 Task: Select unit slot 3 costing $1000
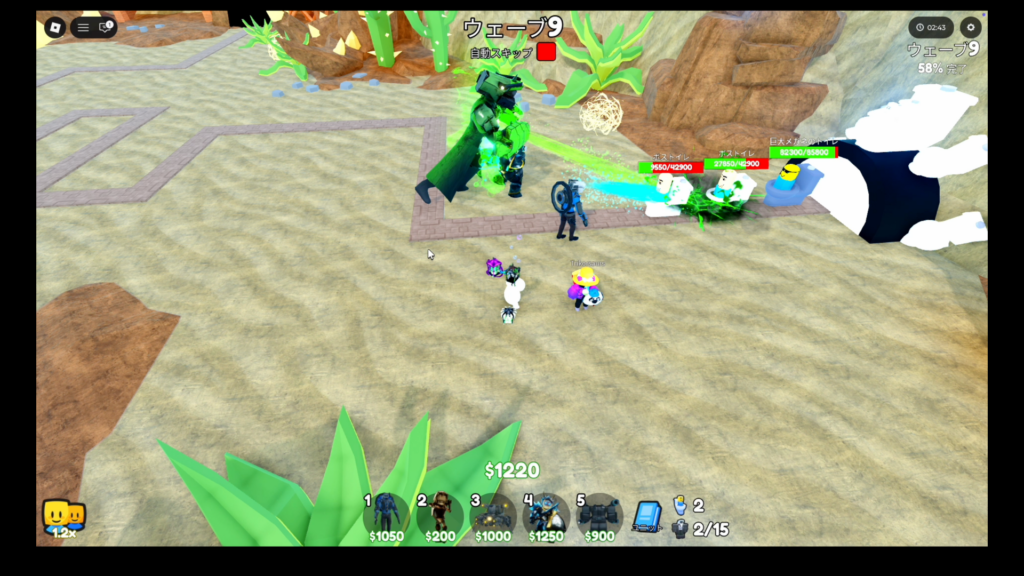pos(492,516)
